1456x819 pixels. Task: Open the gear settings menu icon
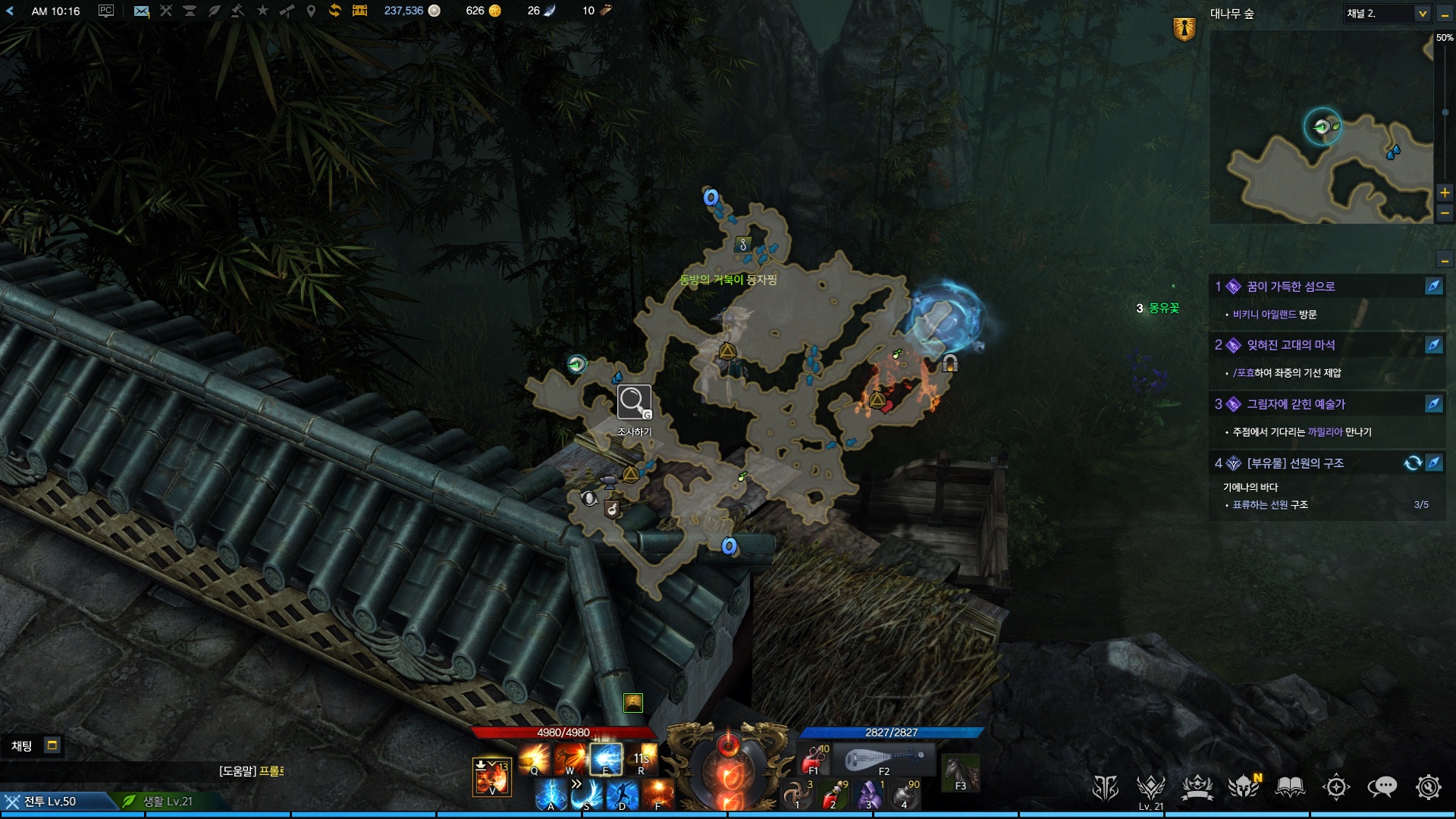[1428, 787]
